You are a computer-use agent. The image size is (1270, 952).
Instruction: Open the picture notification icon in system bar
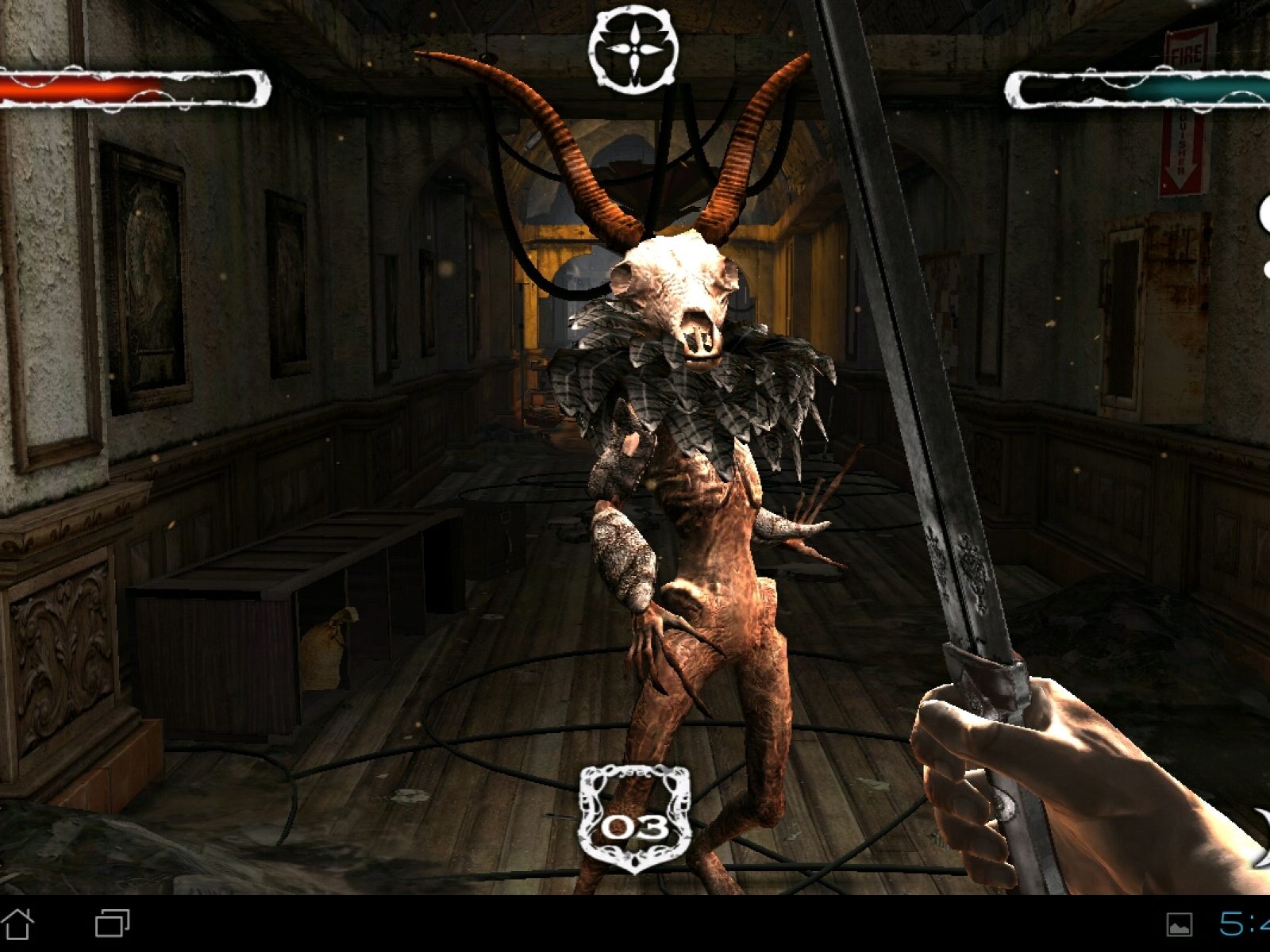pyautogui.click(x=1180, y=924)
